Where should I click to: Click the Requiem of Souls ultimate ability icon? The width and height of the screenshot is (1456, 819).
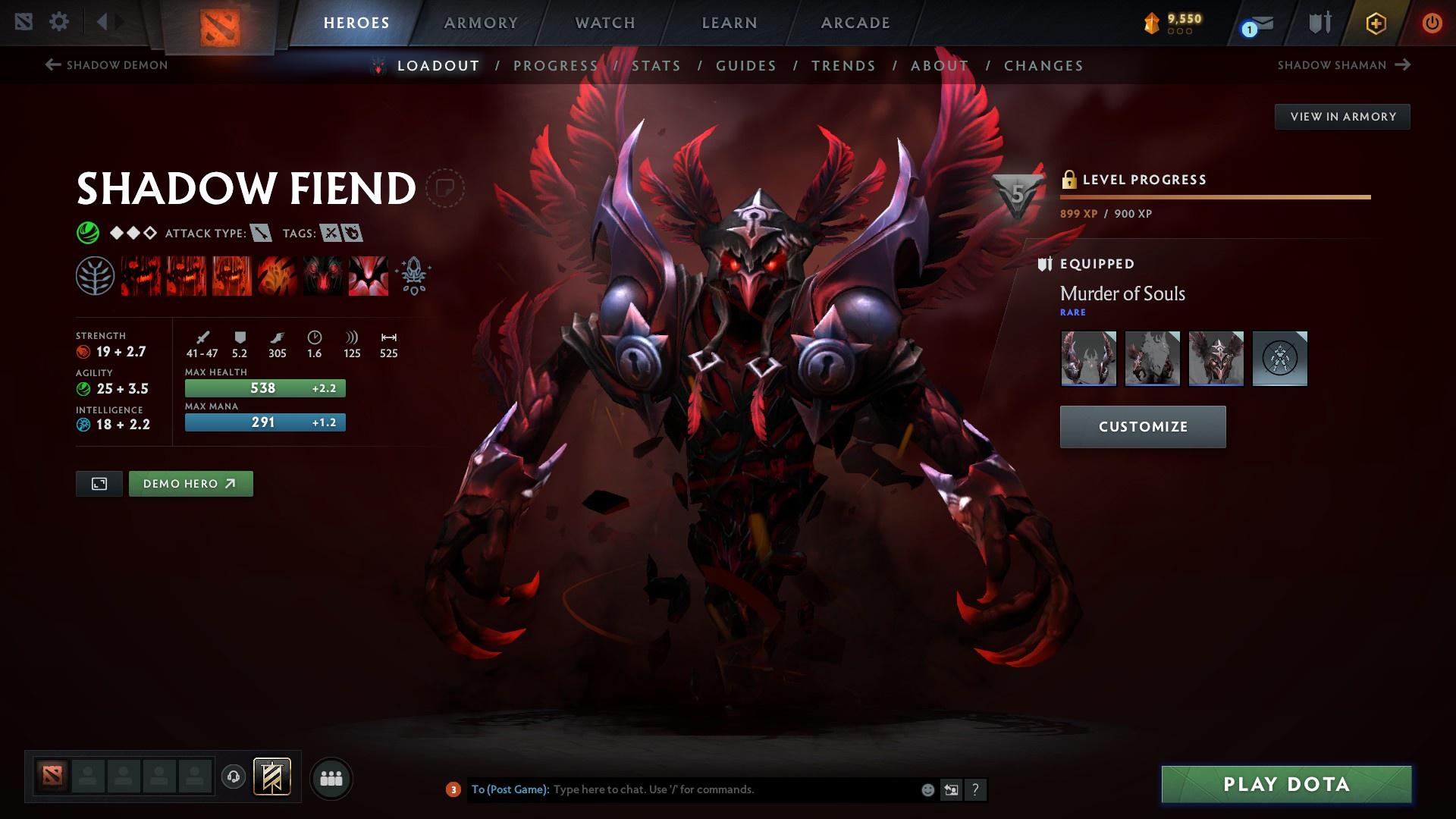click(369, 275)
